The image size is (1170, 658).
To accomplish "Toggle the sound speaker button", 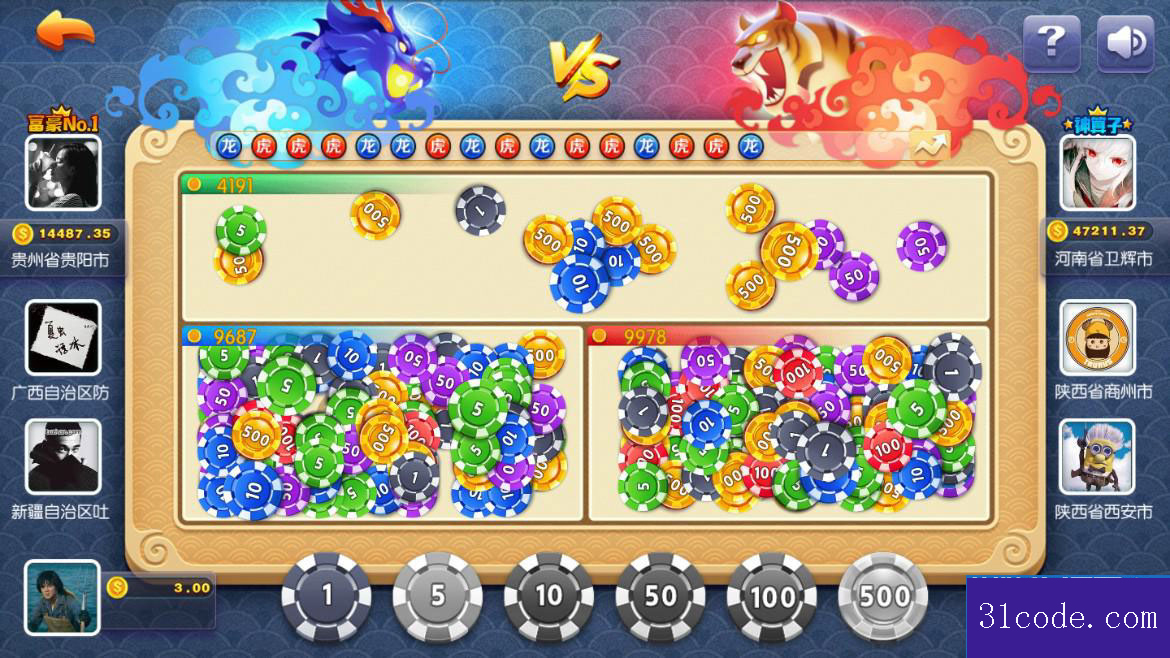I will (1125, 43).
